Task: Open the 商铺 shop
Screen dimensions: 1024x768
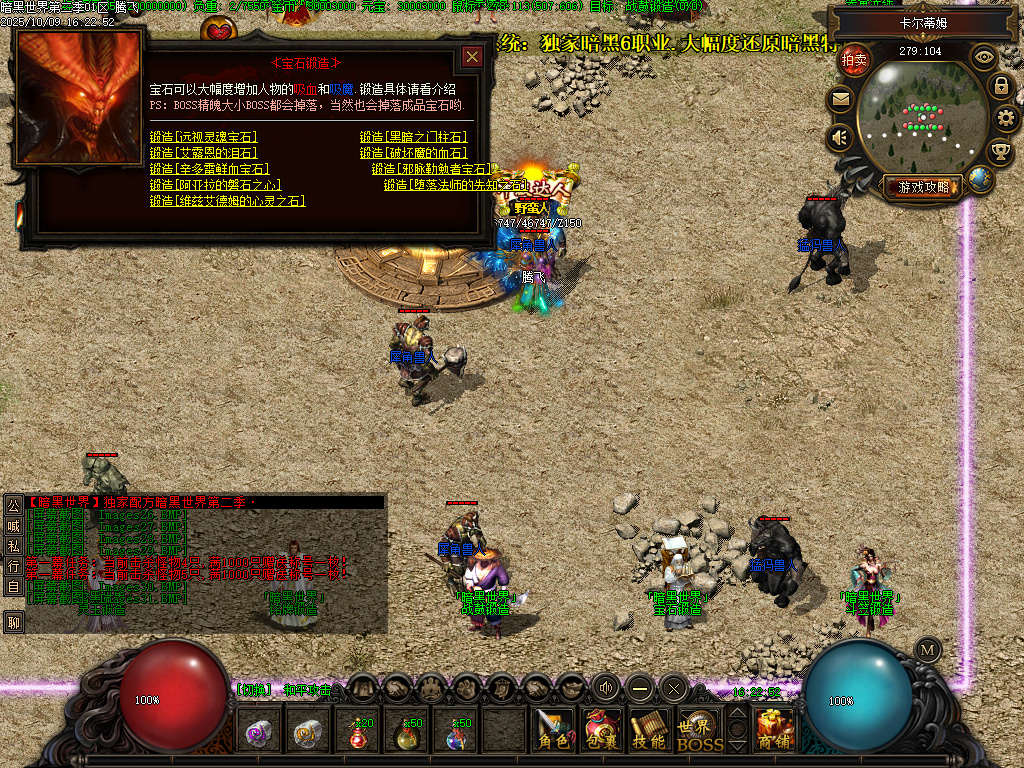Action: pos(775,731)
